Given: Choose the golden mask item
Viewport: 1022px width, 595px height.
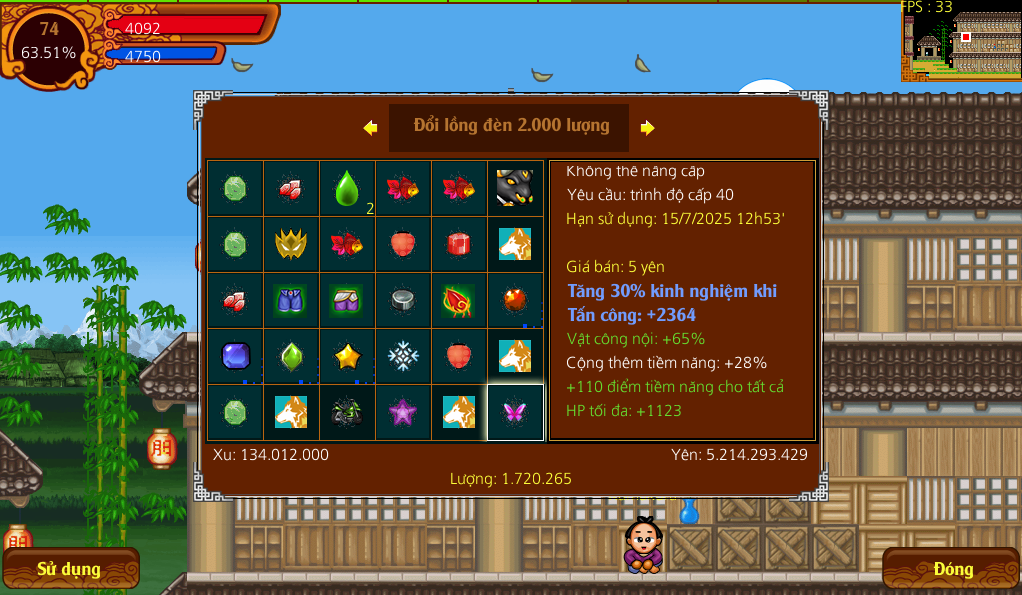Looking at the screenshot, I should (291, 244).
